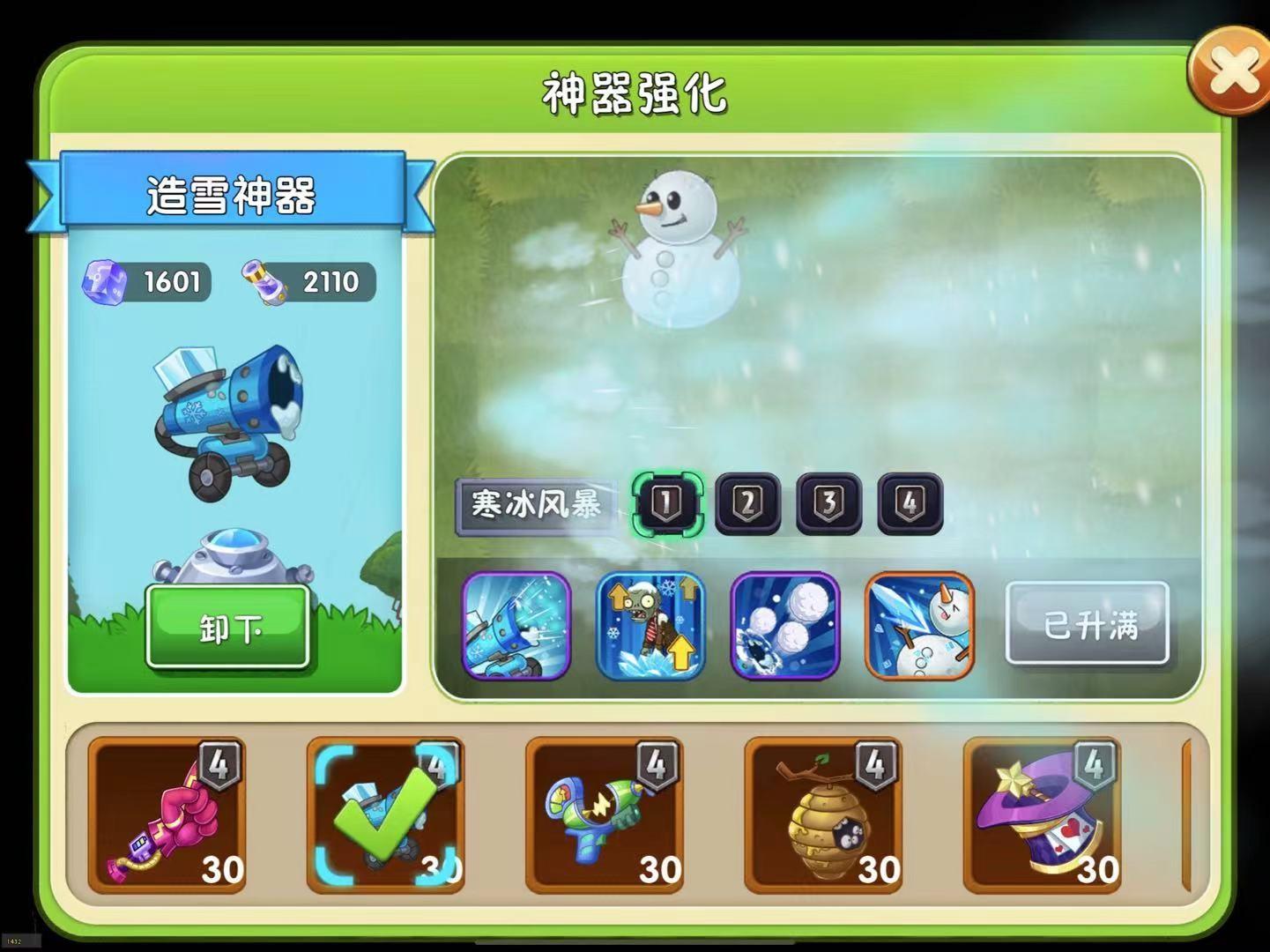1270x952 pixels.
Task: Select level 3 of 寒冰风暴 skill
Action: click(828, 502)
